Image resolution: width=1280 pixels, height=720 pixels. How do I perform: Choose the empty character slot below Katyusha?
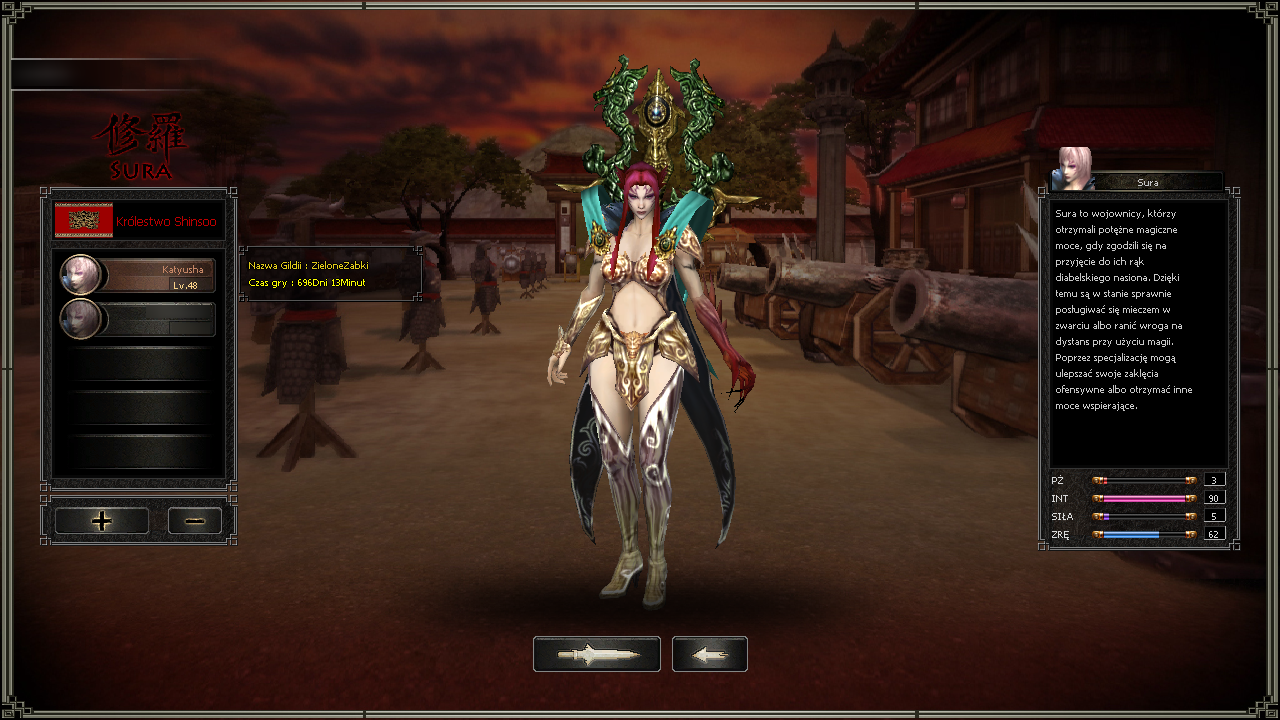[138, 319]
